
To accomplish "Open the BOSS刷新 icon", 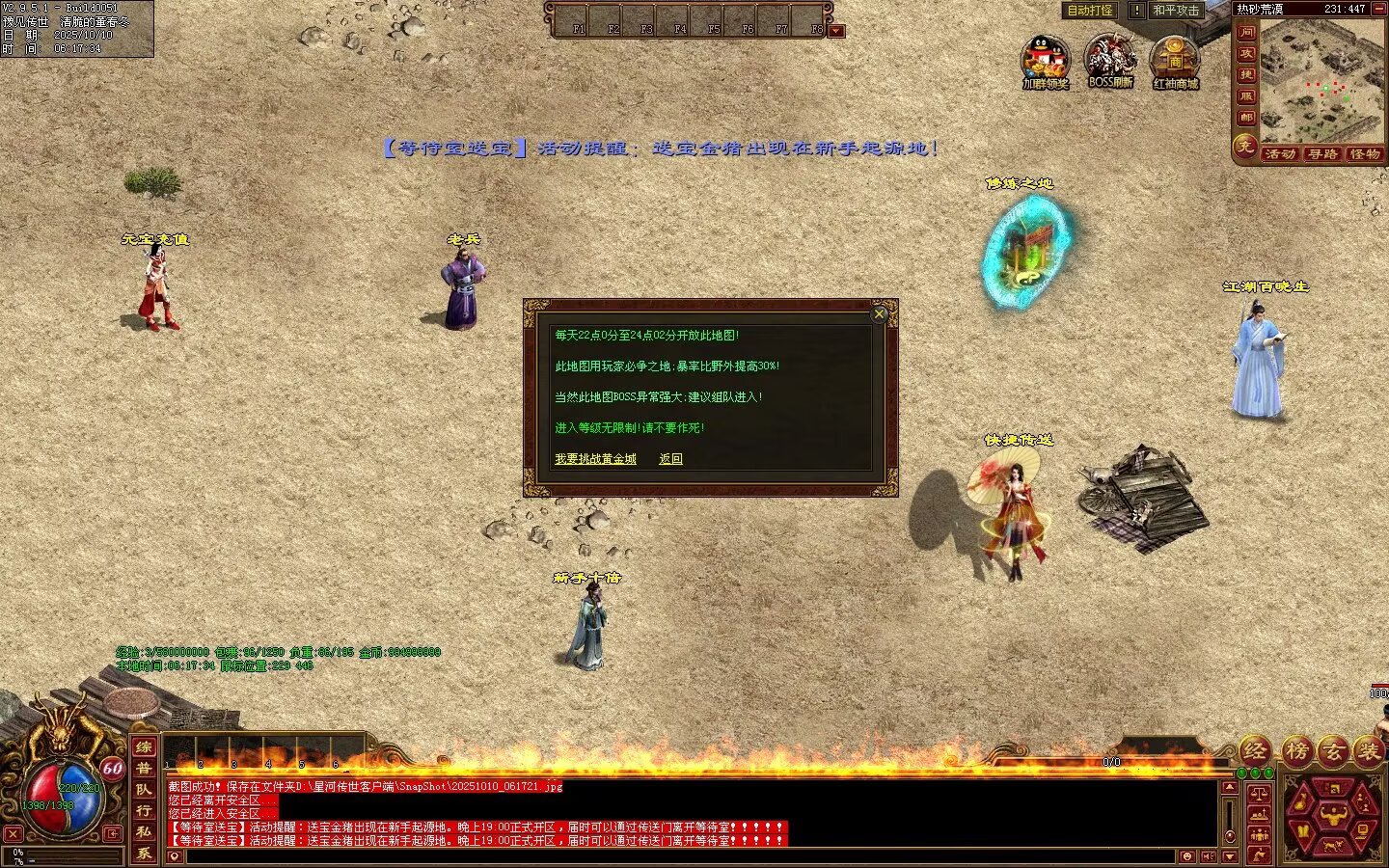I will coord(1110,60).
